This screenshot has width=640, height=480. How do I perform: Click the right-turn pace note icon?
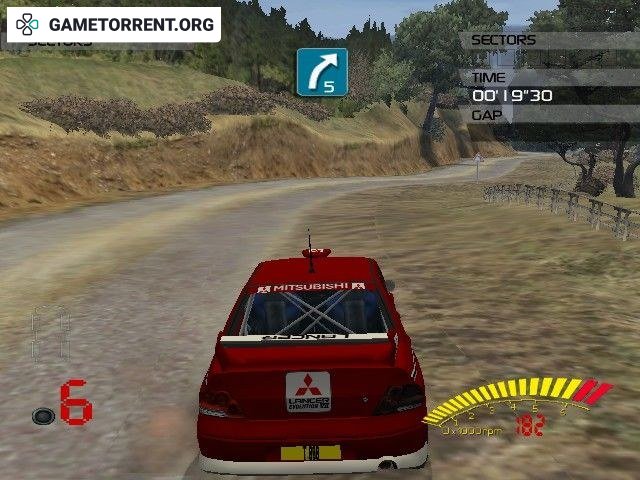click(322, 72)
